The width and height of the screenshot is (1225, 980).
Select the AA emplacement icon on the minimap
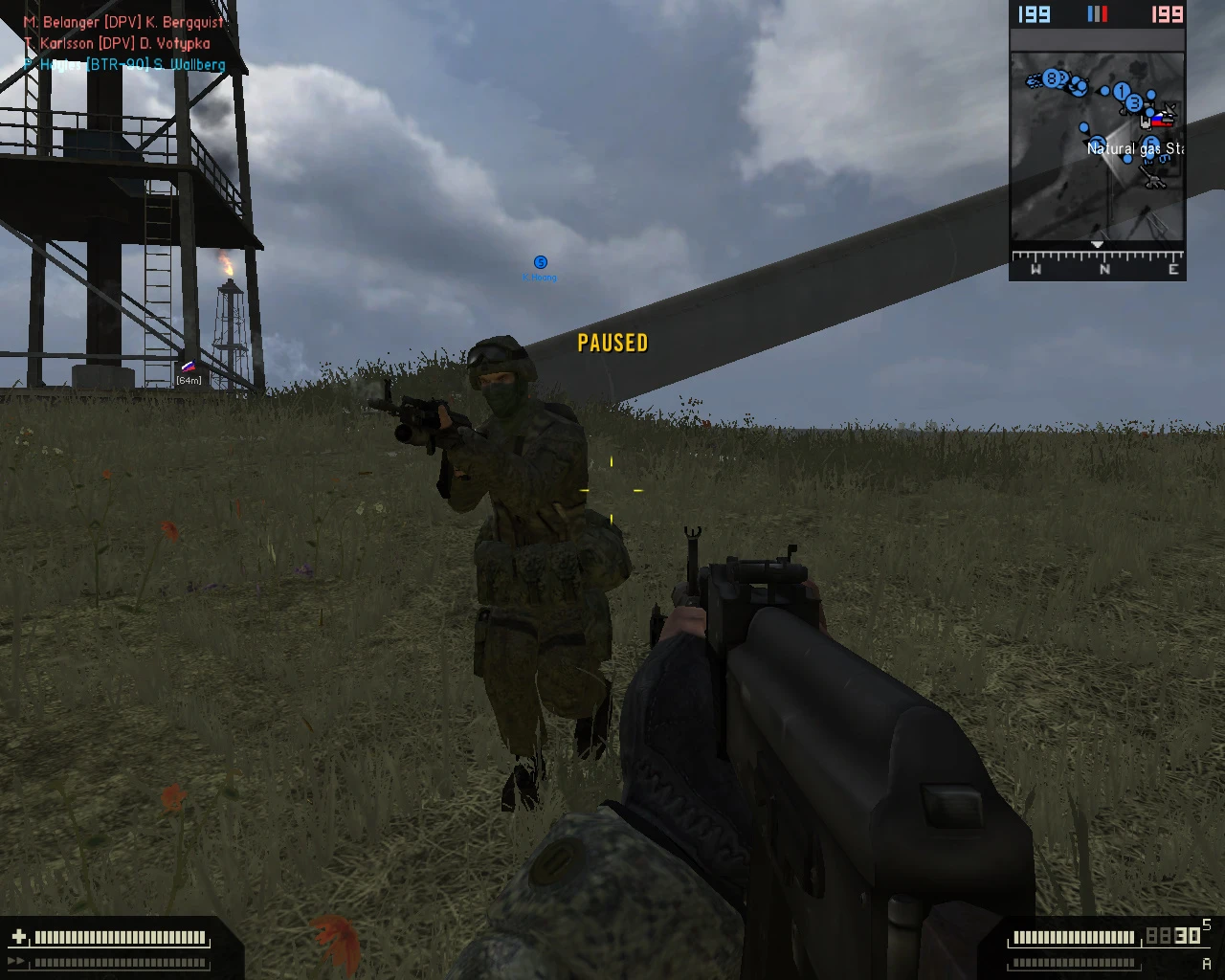1152,176
